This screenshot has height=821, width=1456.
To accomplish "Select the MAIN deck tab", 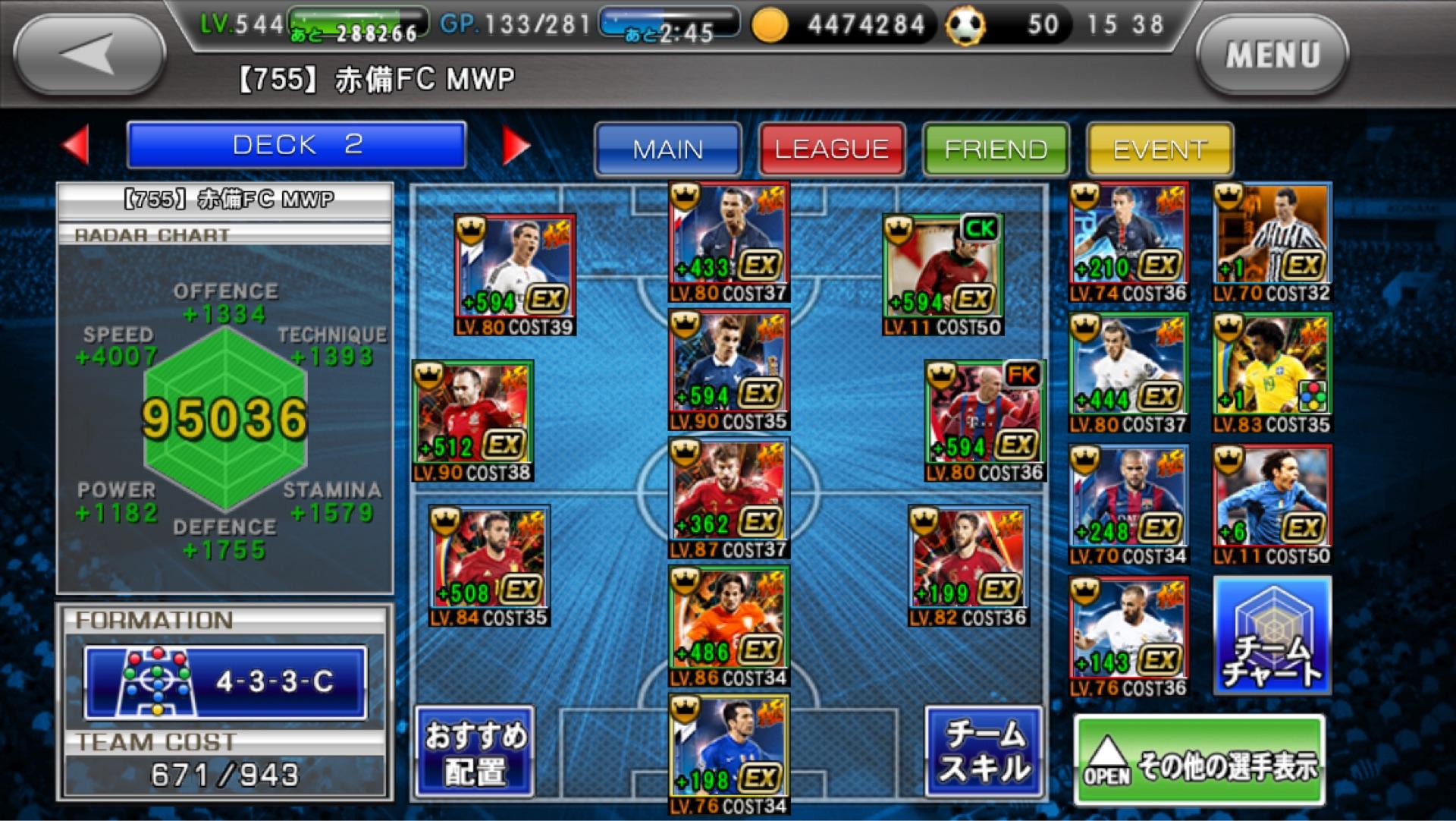I will 667,149.
